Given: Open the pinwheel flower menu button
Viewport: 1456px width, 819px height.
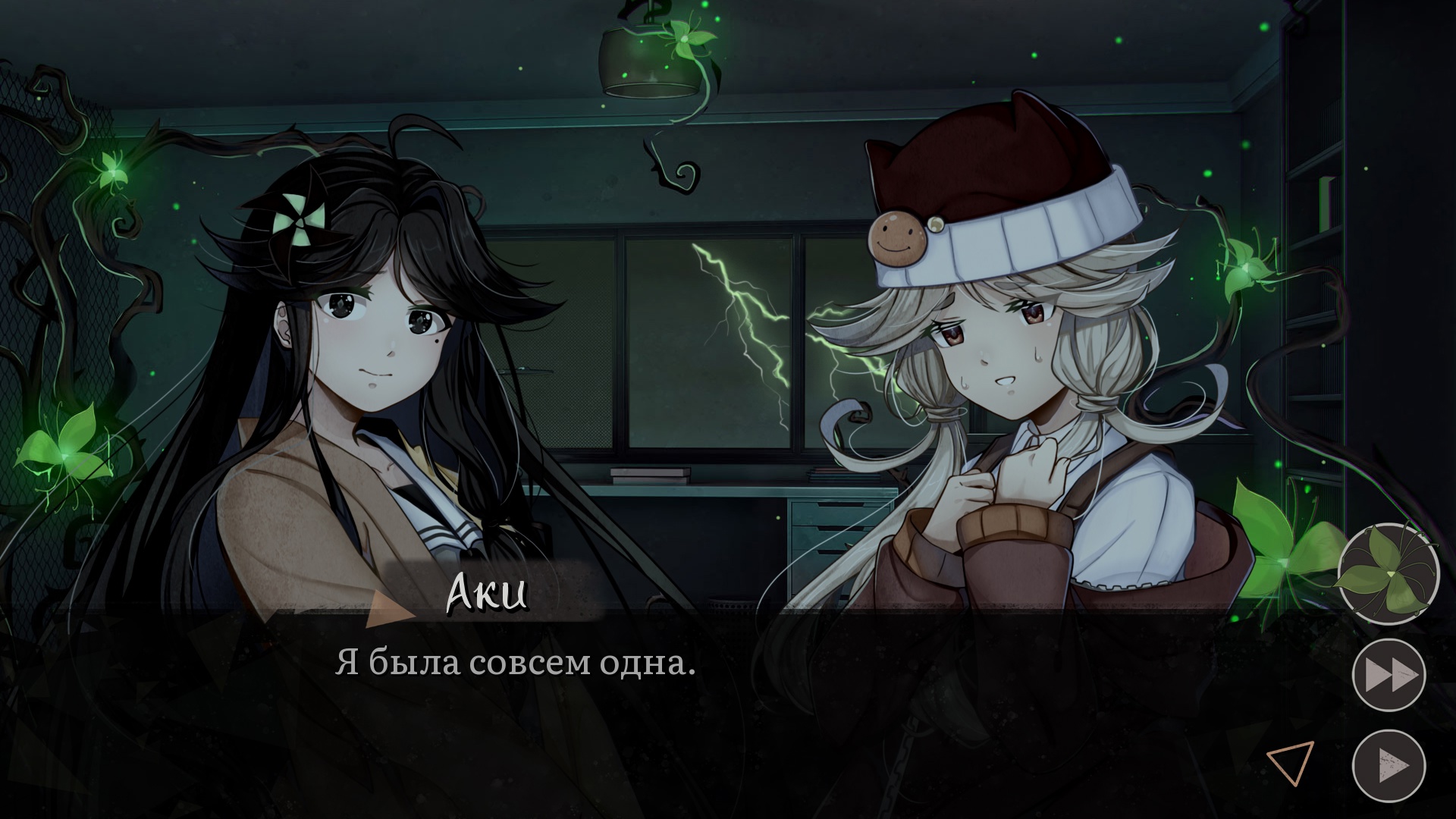Looking at the screenshot, I should click(1388, 574).
